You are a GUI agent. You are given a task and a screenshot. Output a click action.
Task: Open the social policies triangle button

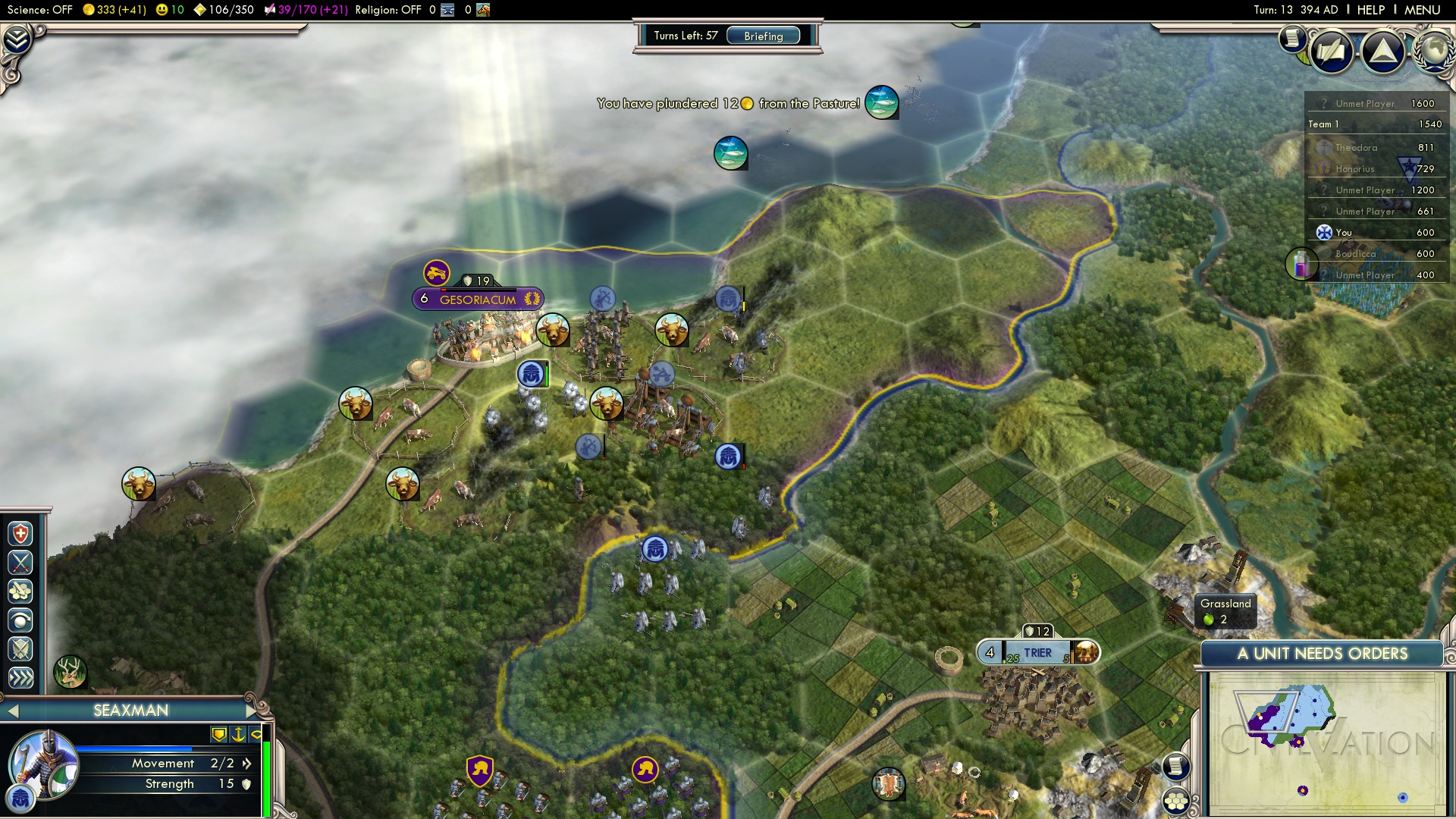[x=1382, y=52]
